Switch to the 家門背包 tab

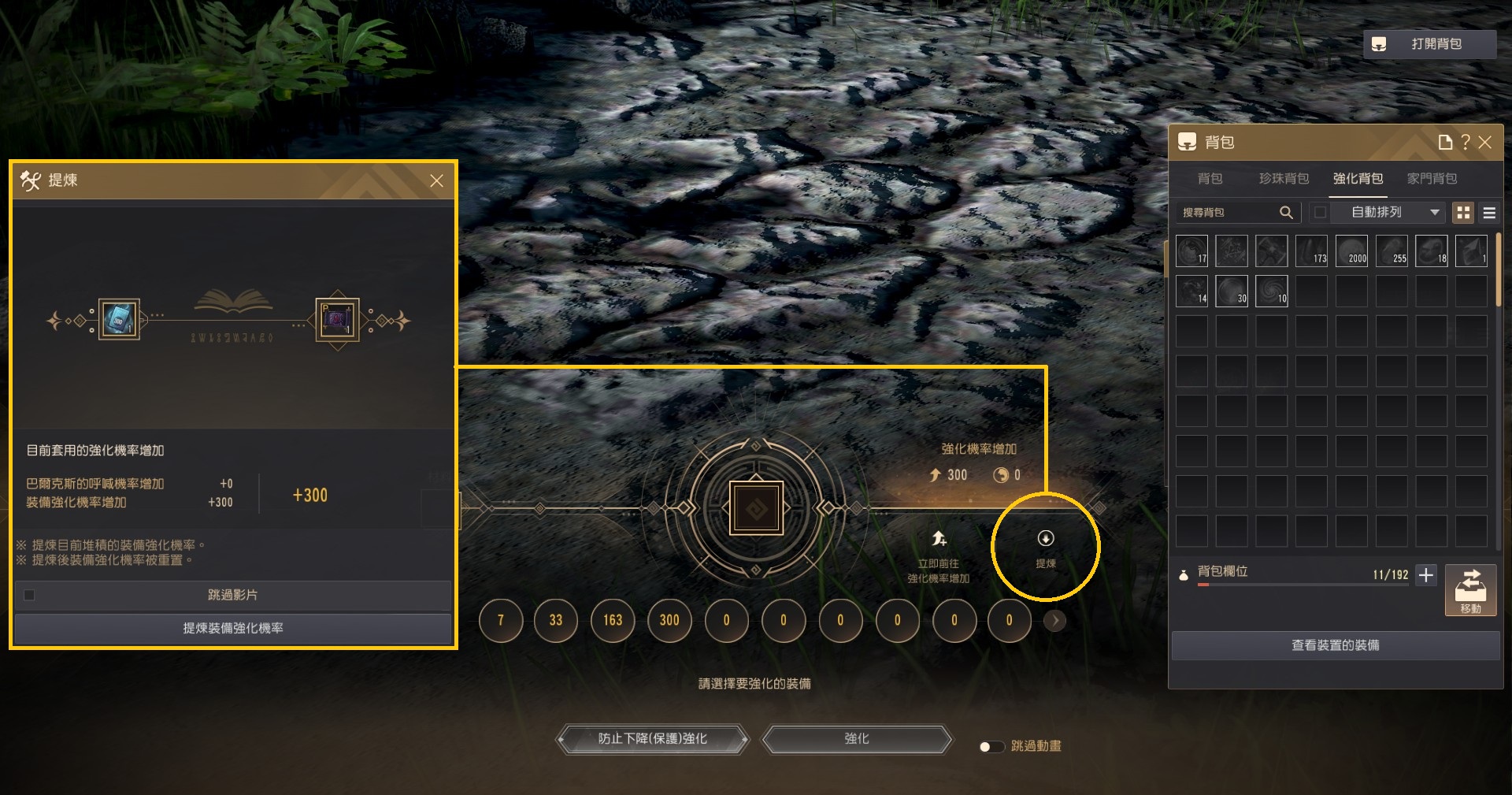tap(1432, 179)
